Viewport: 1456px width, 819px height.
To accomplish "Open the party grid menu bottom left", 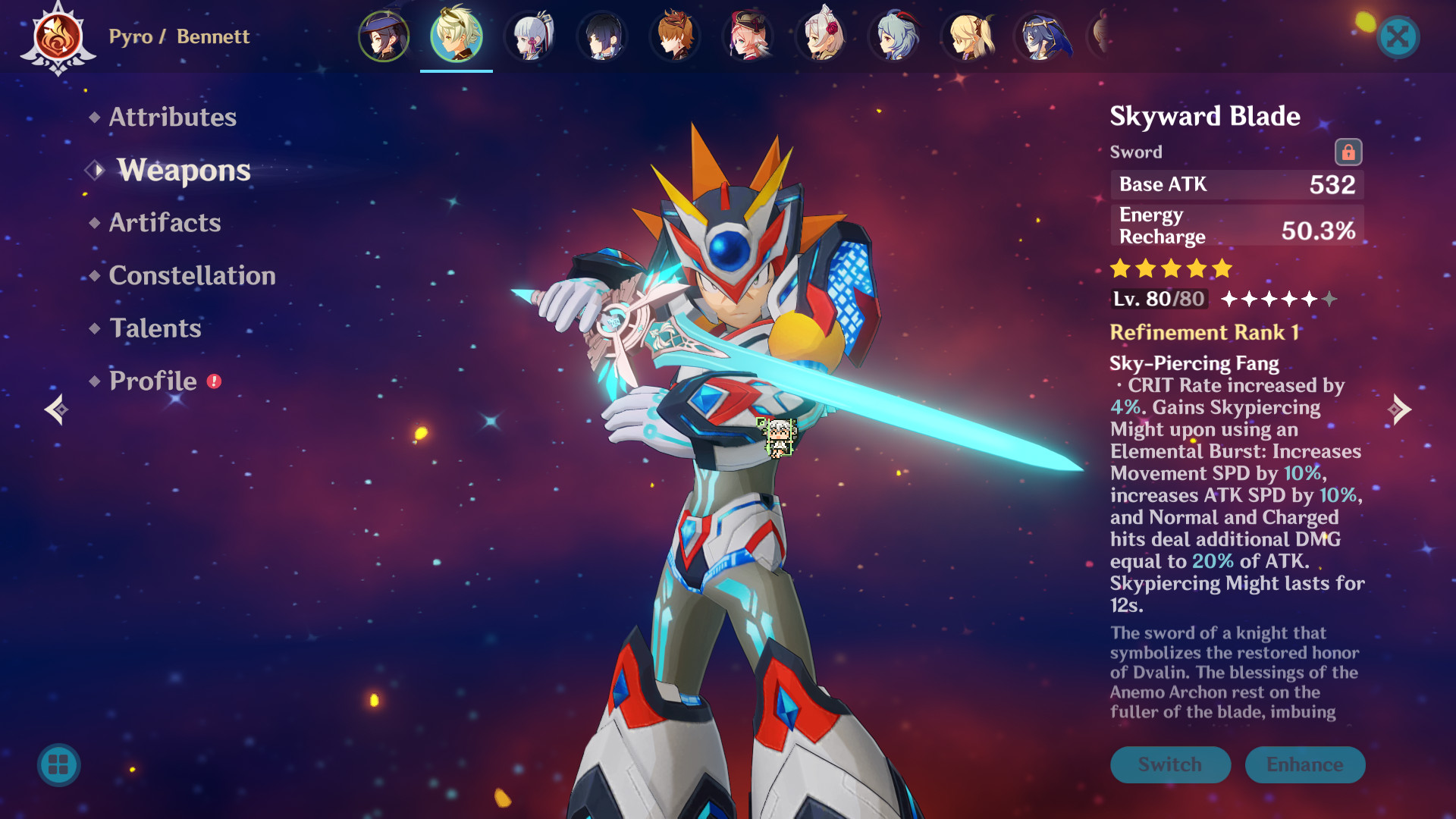I will tap(59, 765).
